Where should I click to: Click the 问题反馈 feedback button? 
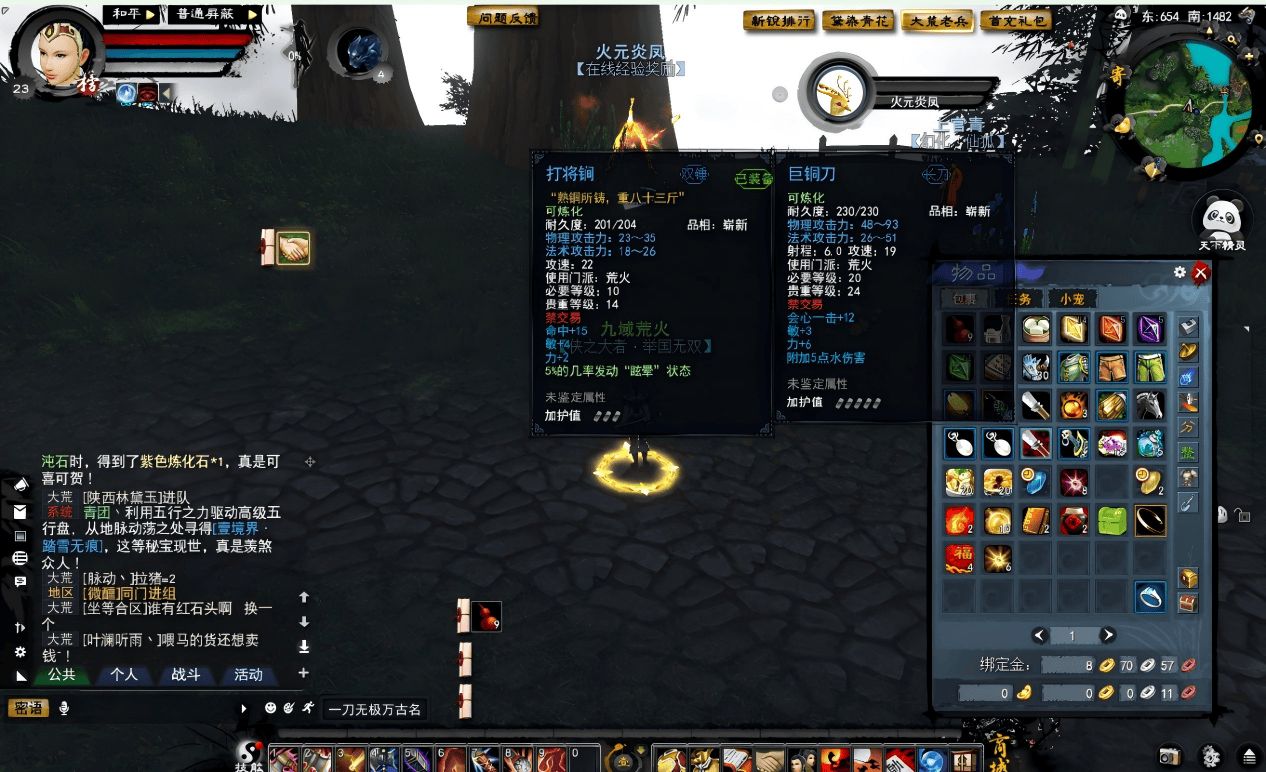point(501,18)
